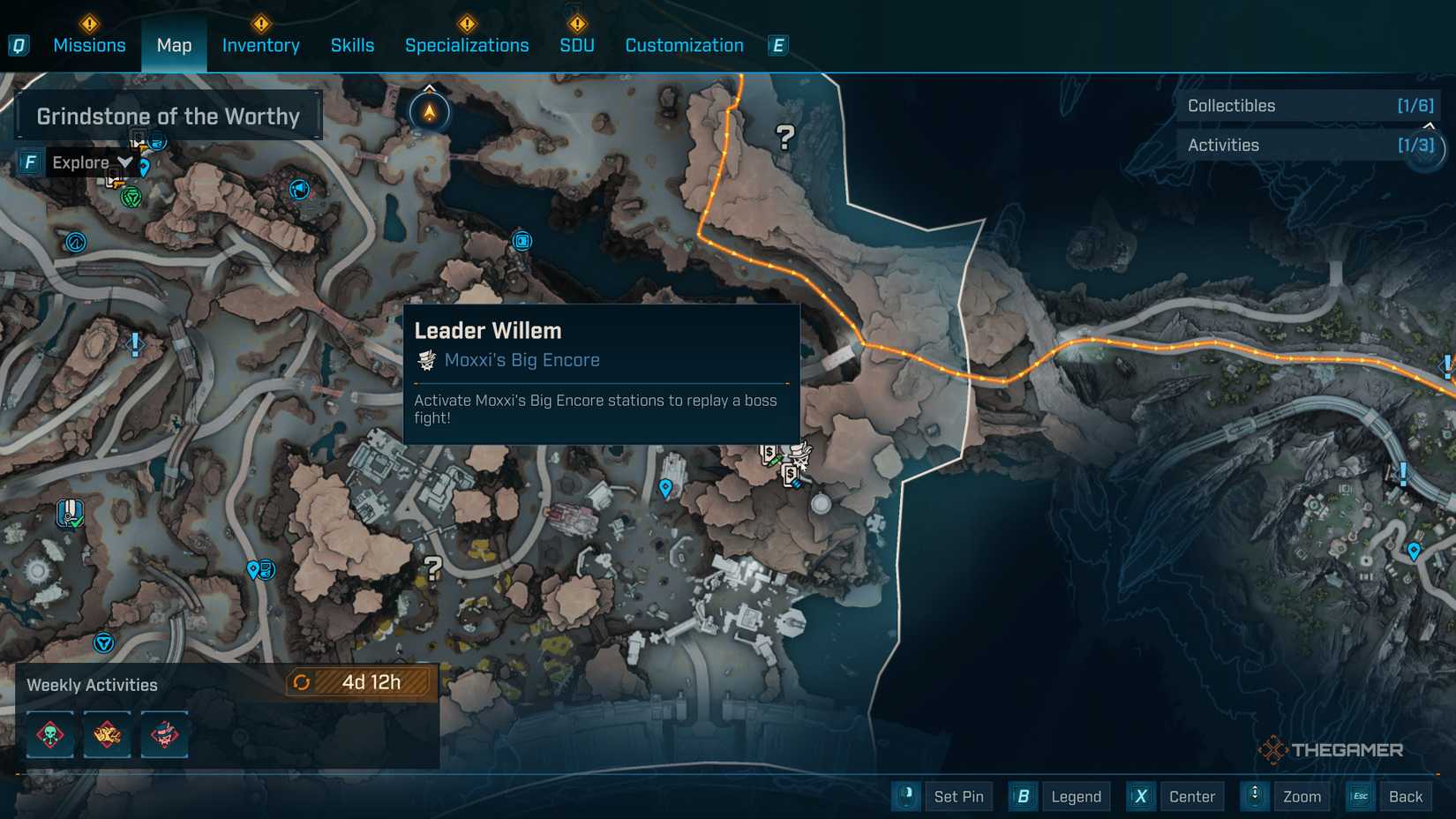
Task: Open the map Legend
Action: pyautogui.click(x=1076, y=796)
